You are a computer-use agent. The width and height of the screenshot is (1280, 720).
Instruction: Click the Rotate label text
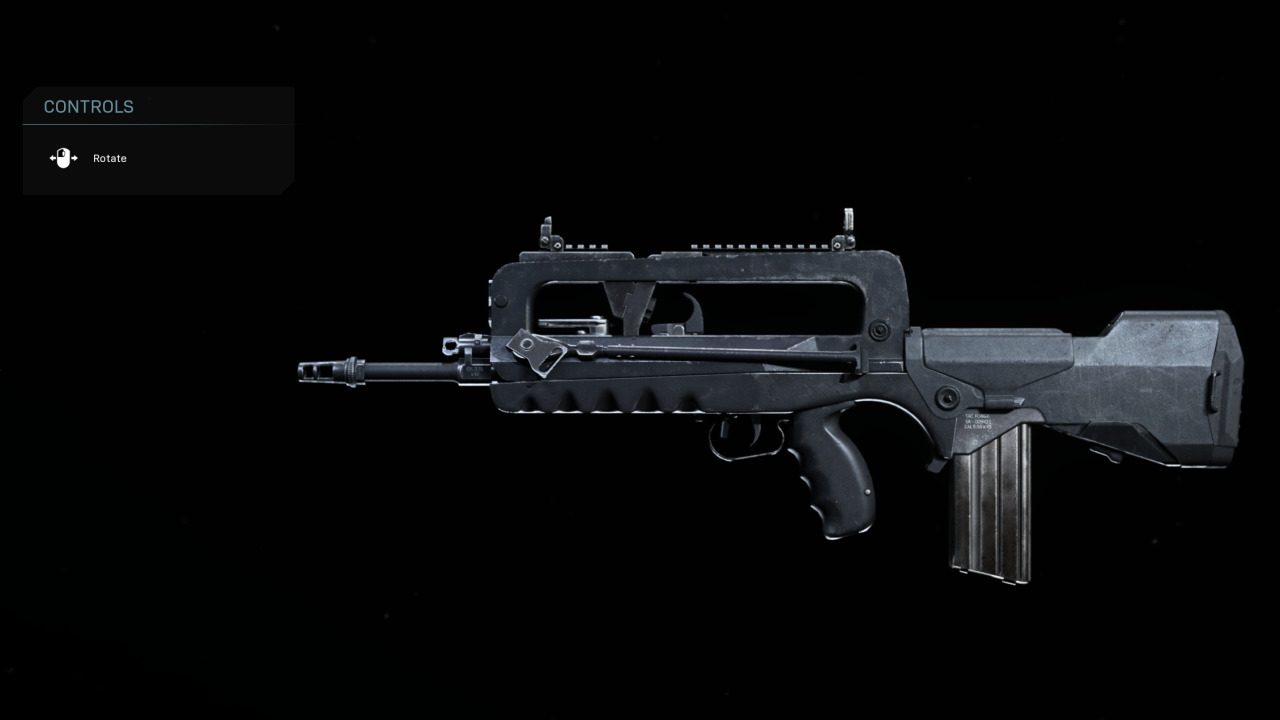coord(109,158)
